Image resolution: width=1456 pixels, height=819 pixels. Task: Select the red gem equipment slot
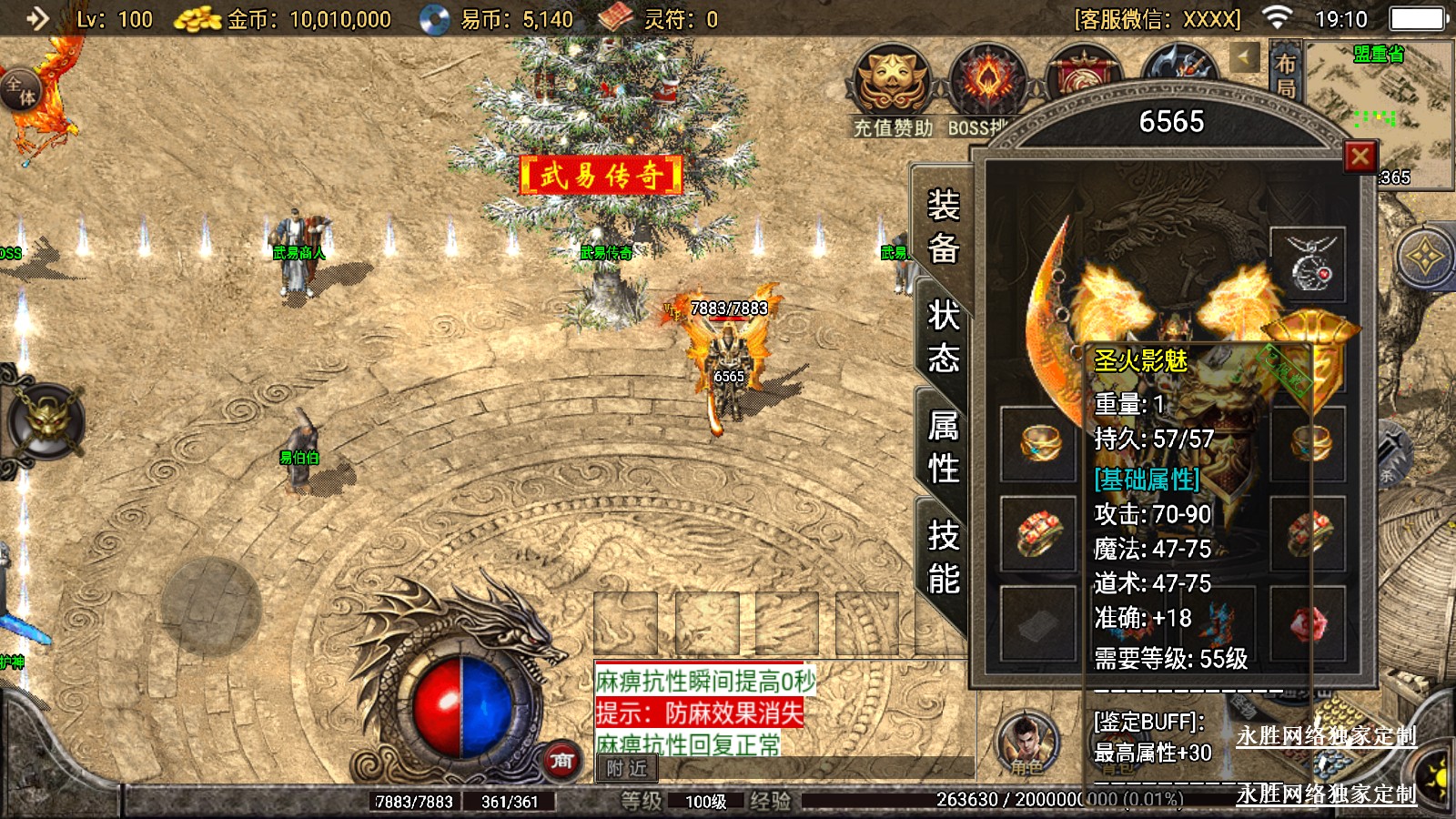1308,624
